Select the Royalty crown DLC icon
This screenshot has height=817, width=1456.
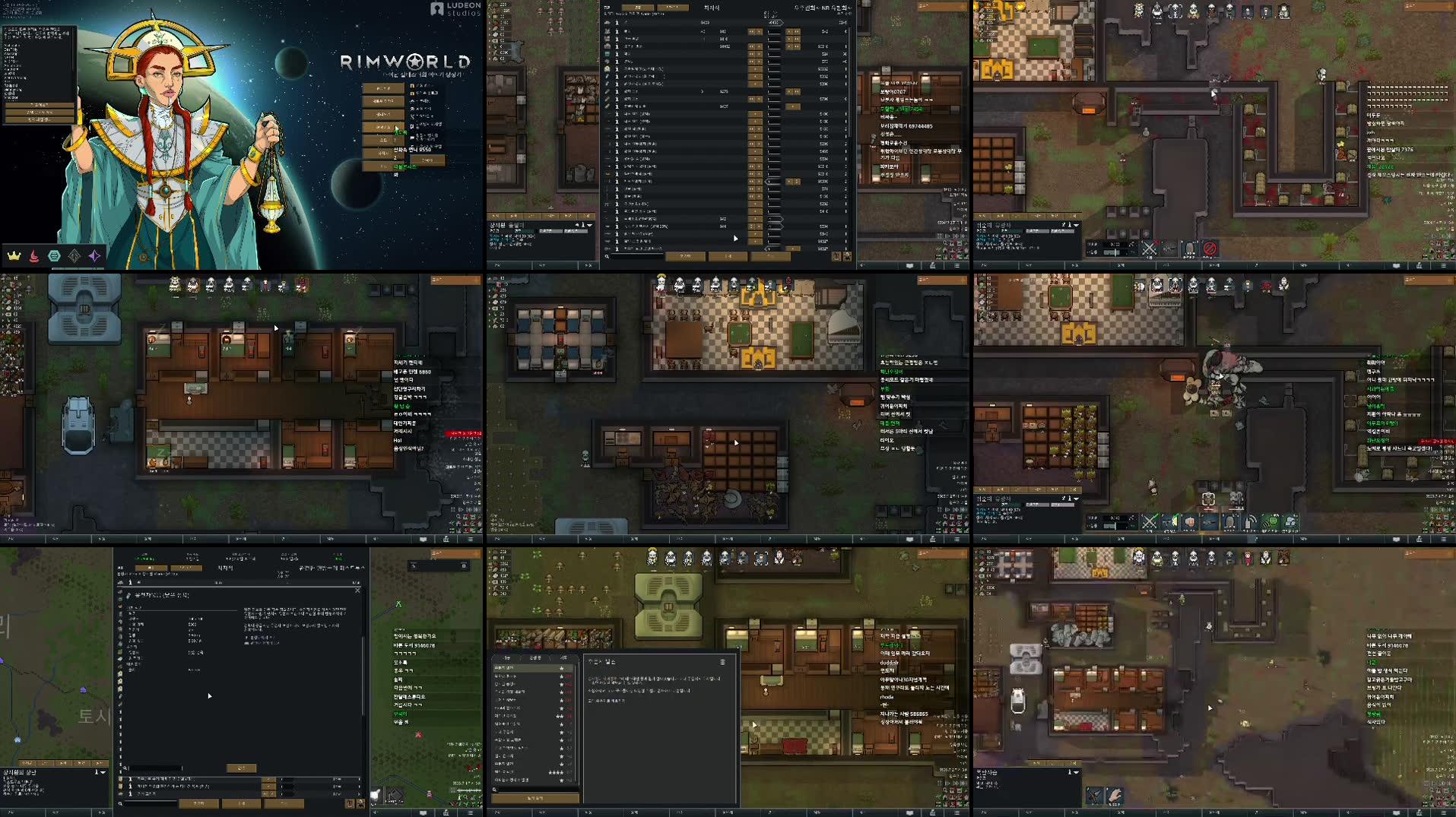click(14, 256)
